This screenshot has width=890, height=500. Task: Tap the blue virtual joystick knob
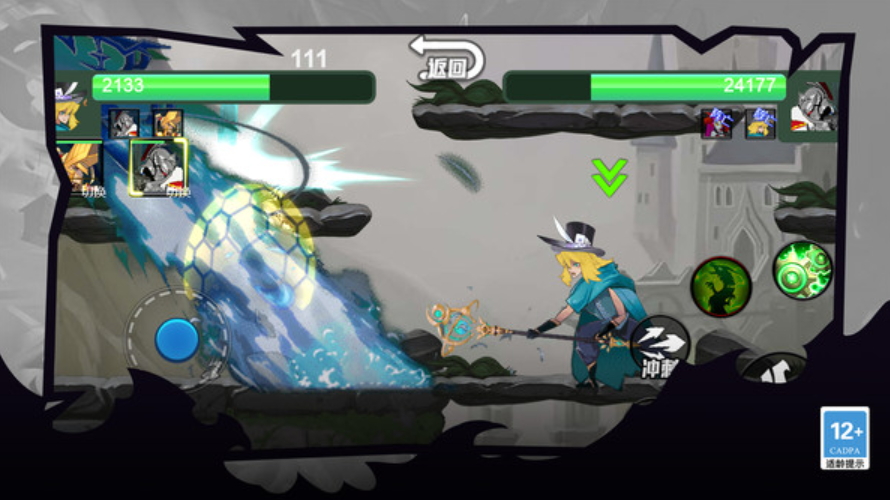click(x=177, y=340)
